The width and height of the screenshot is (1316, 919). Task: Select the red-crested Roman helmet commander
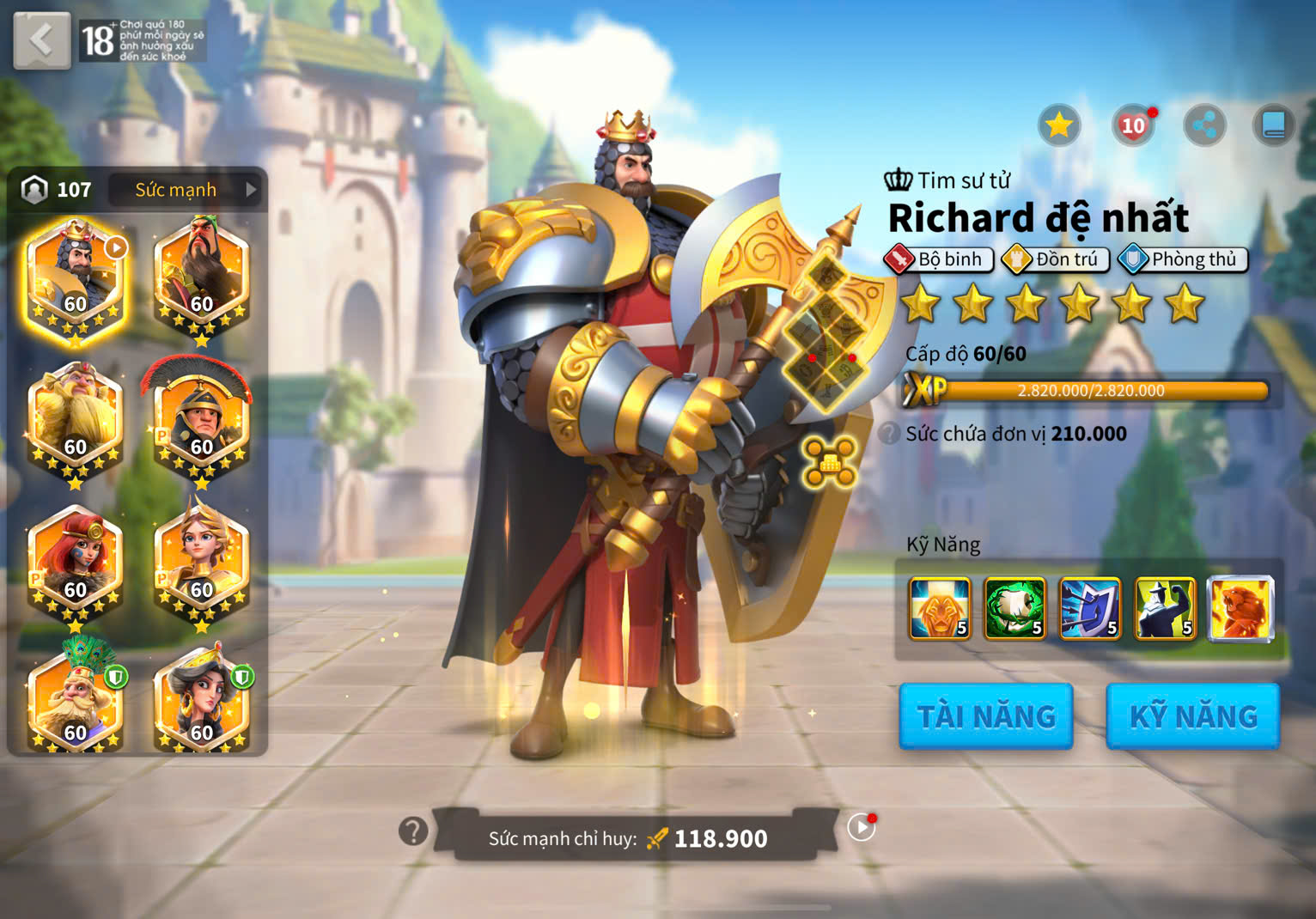[x=202, y=423]
